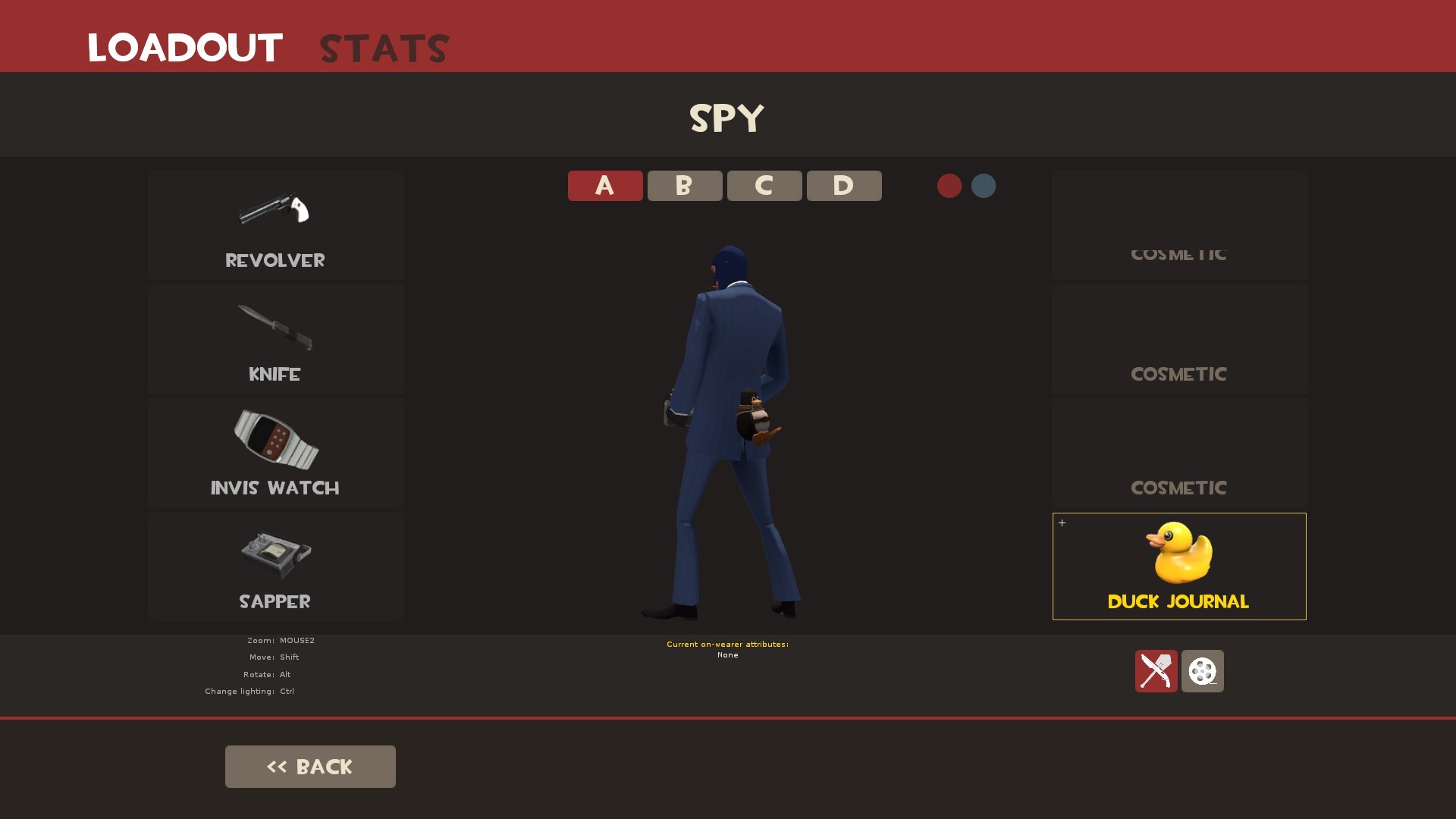Select loadout preset B
This screenshot has width=1456, height=819.
point(684,185)
